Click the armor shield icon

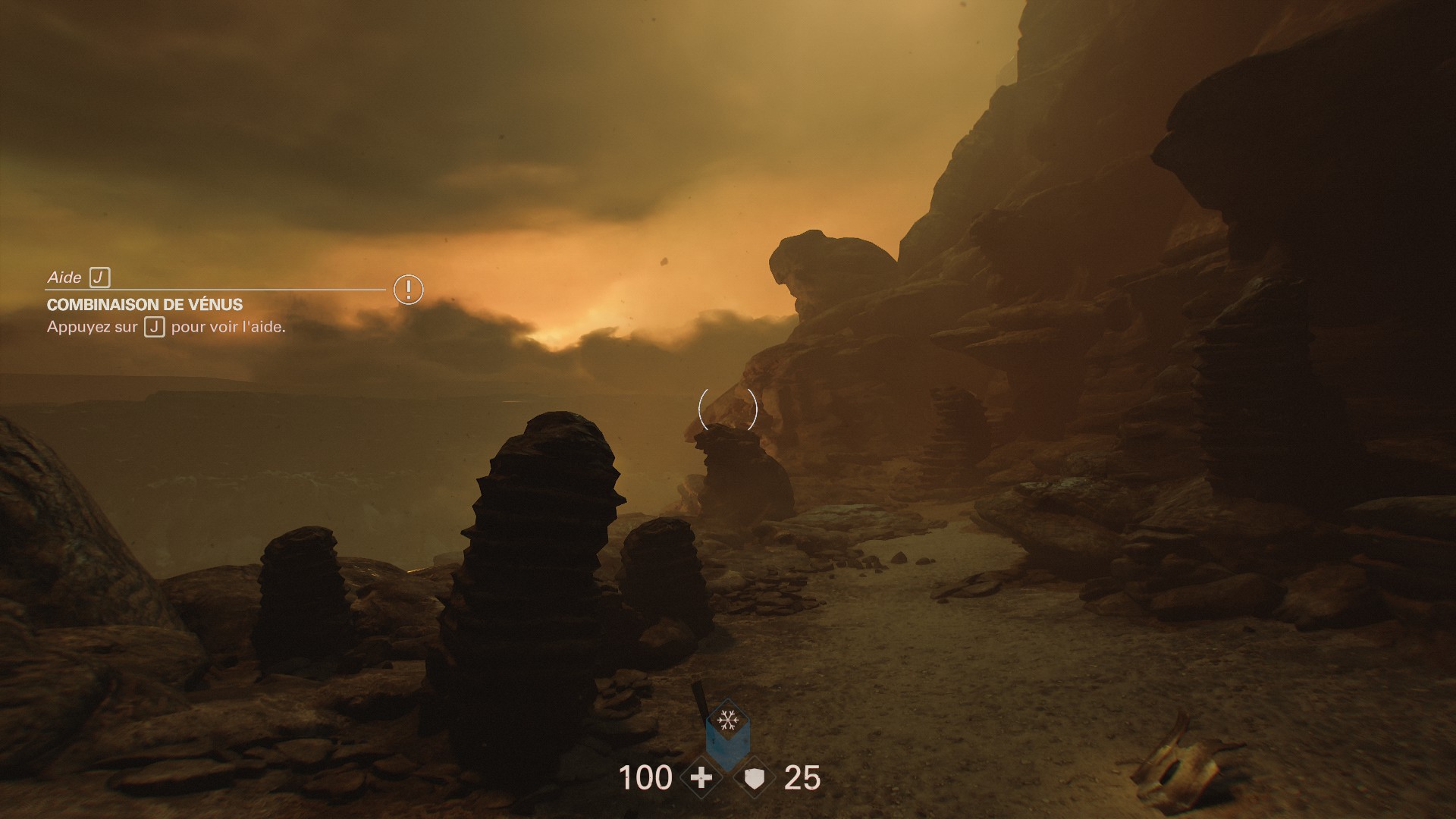(754, 778)
